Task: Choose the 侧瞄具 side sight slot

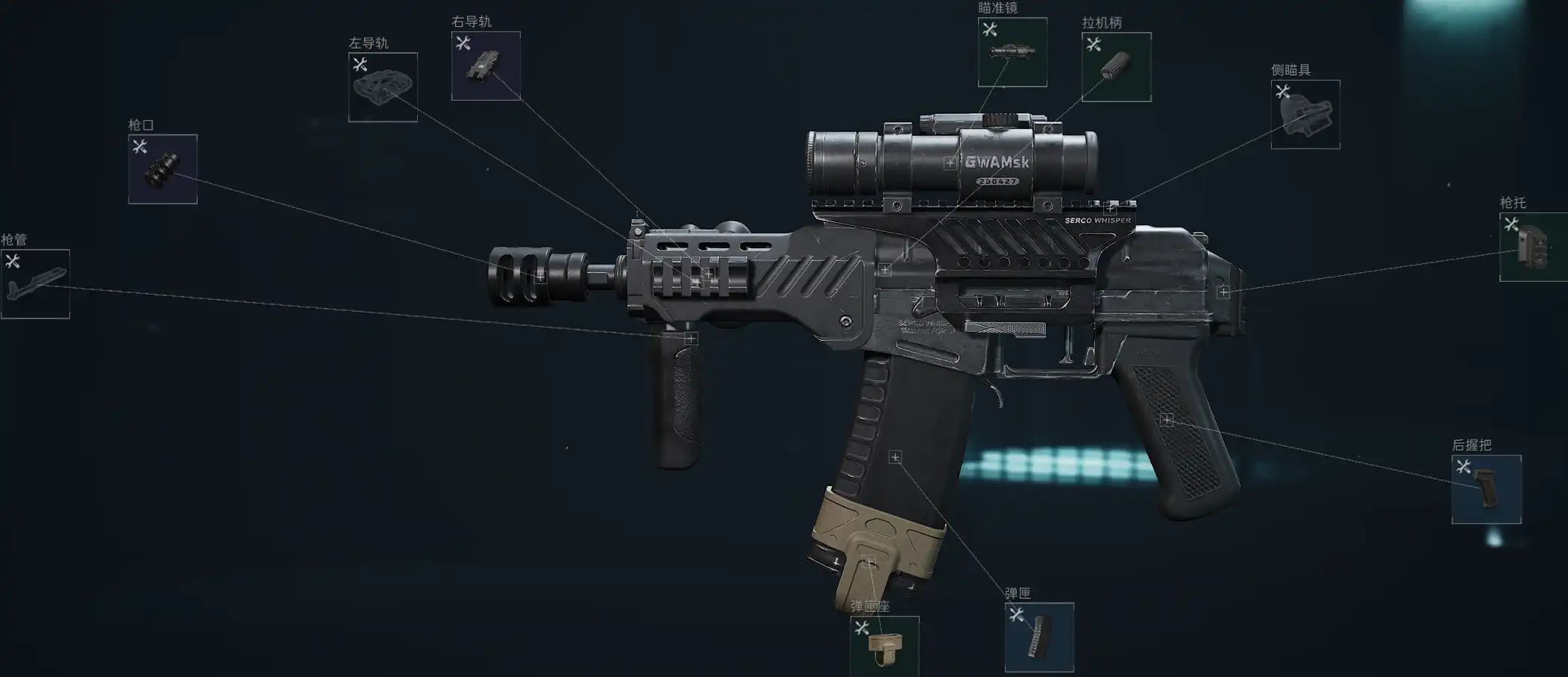Action: pos(1305,115)
